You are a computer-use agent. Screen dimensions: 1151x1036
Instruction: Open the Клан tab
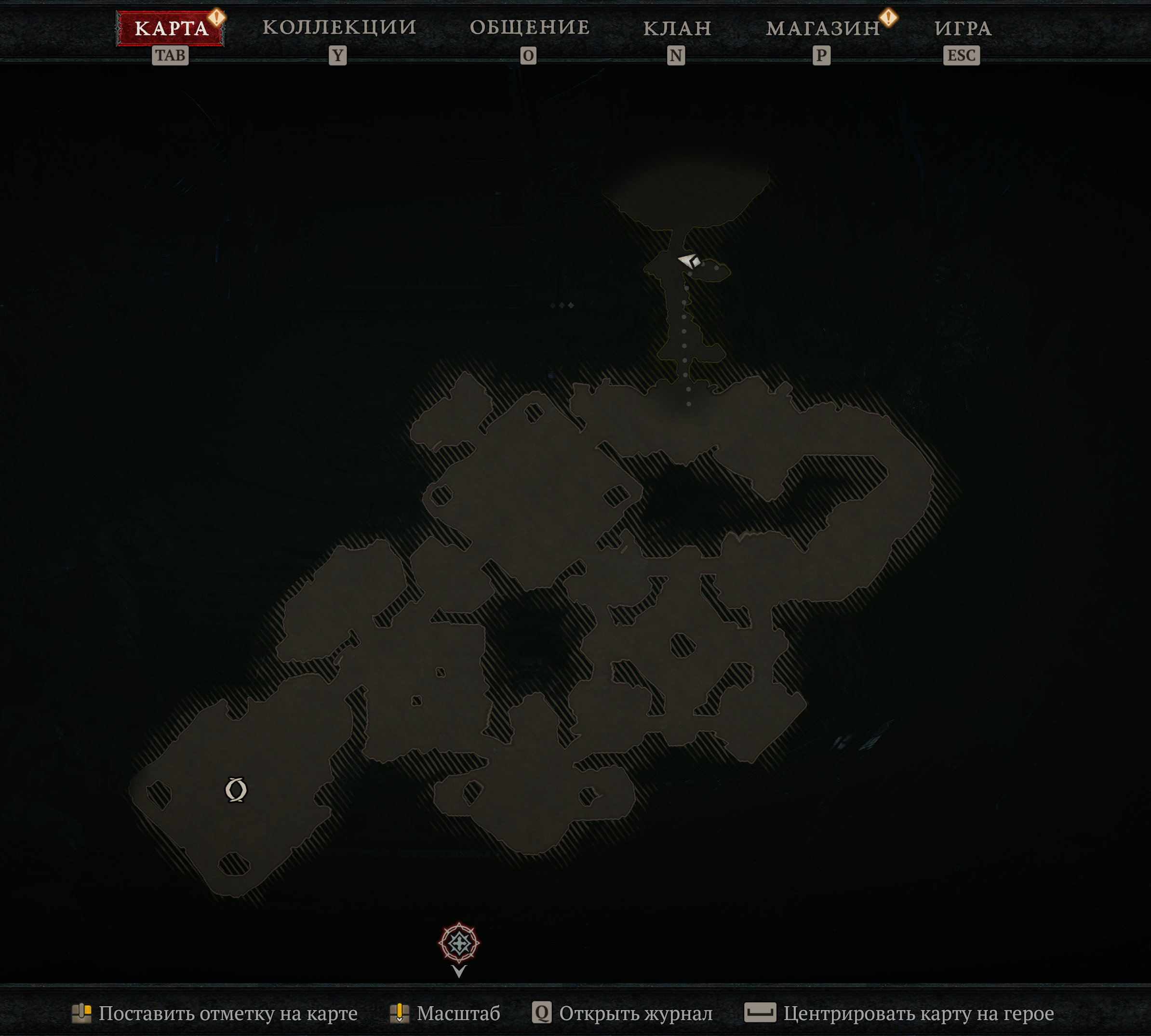coord(677,28)
